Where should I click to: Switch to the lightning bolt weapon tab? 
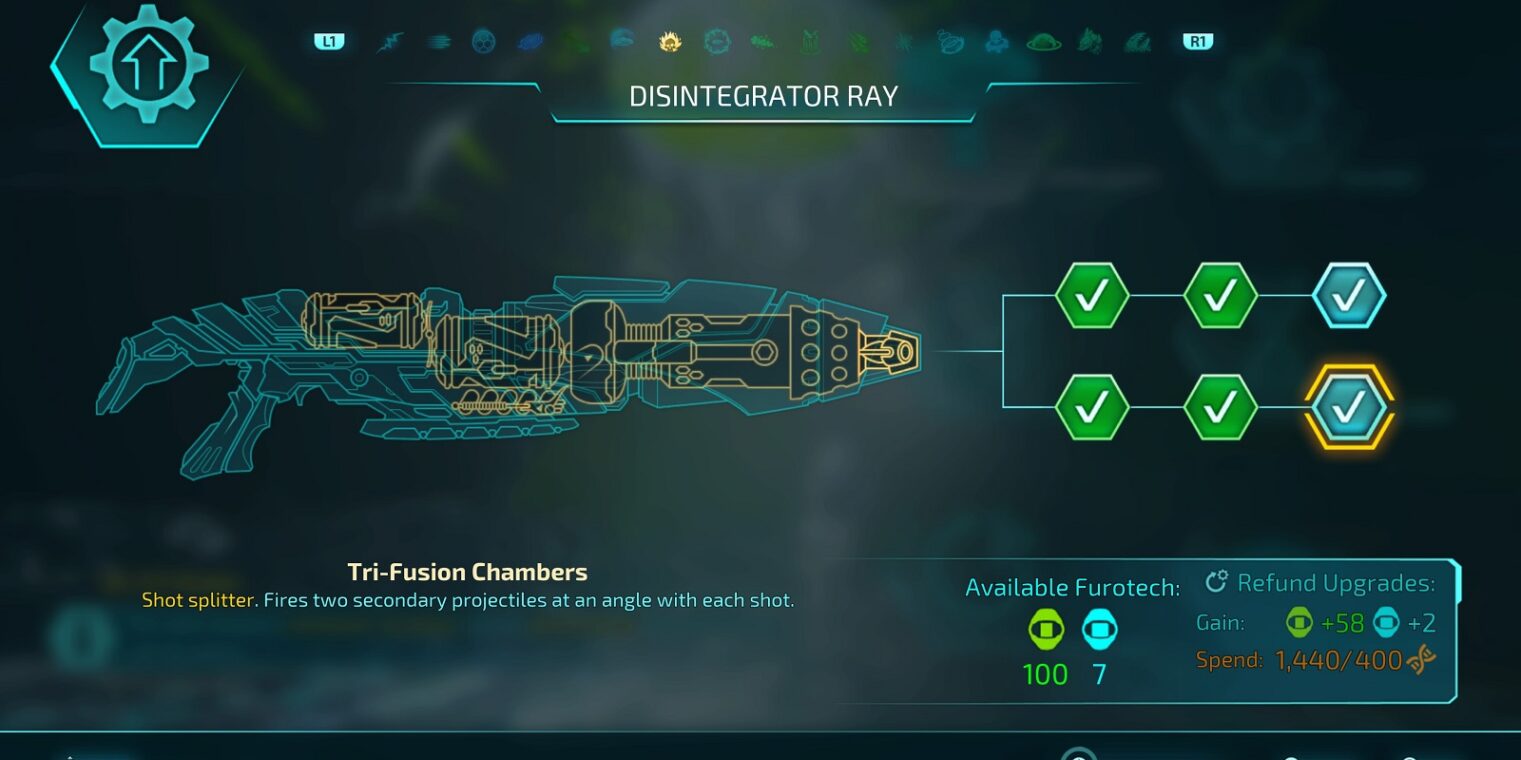(388, 42)
